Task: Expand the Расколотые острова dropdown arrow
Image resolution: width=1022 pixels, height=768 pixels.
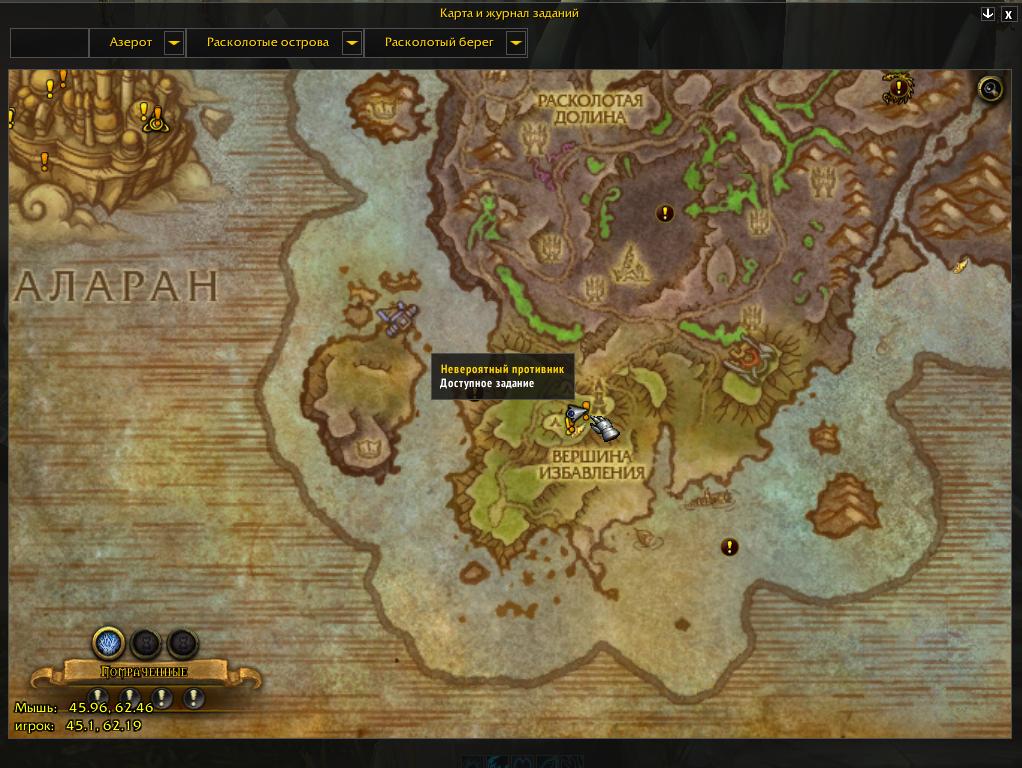Action: (351, 43)
